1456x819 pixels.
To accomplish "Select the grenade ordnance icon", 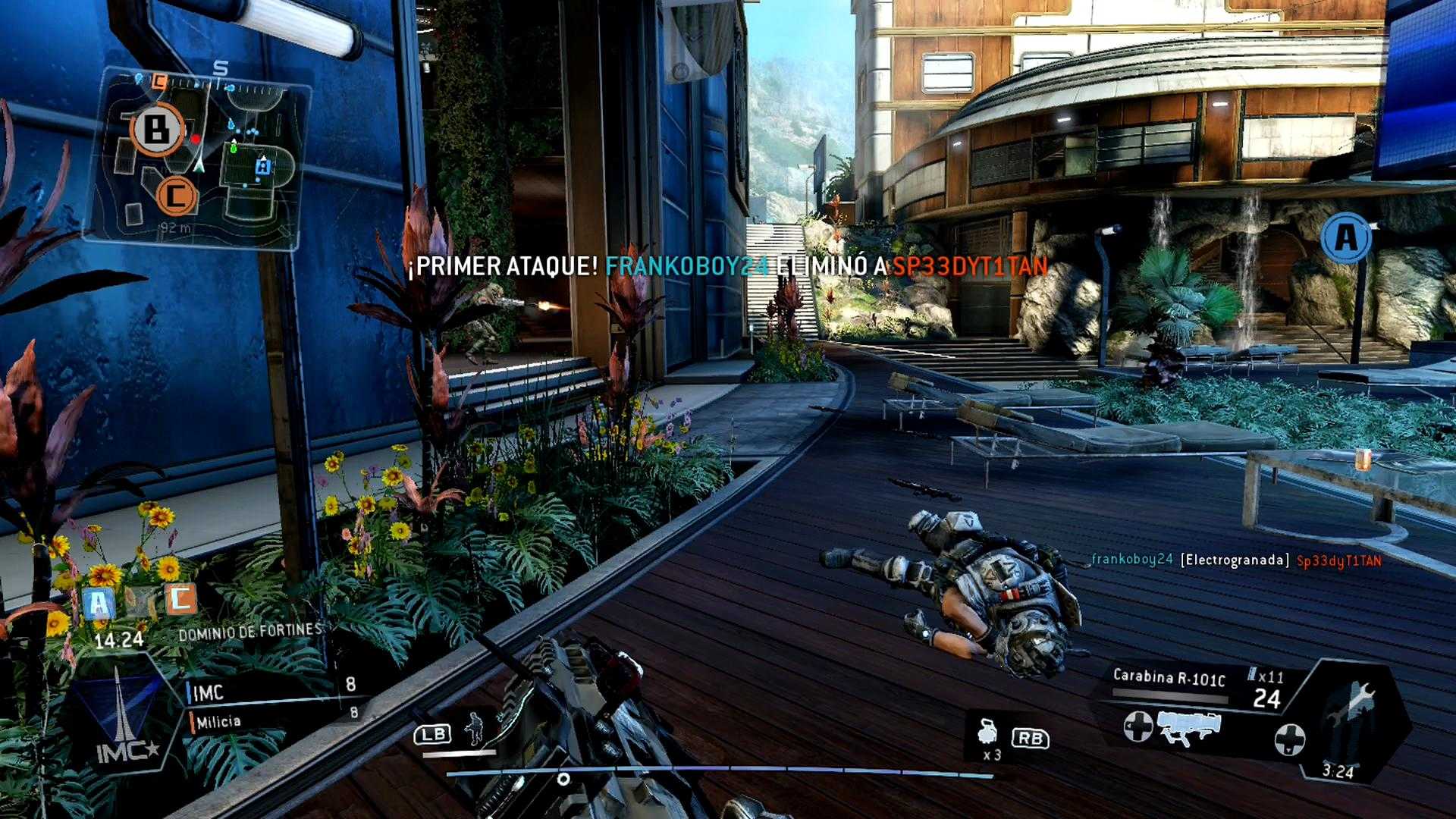I will pos(989,732).
